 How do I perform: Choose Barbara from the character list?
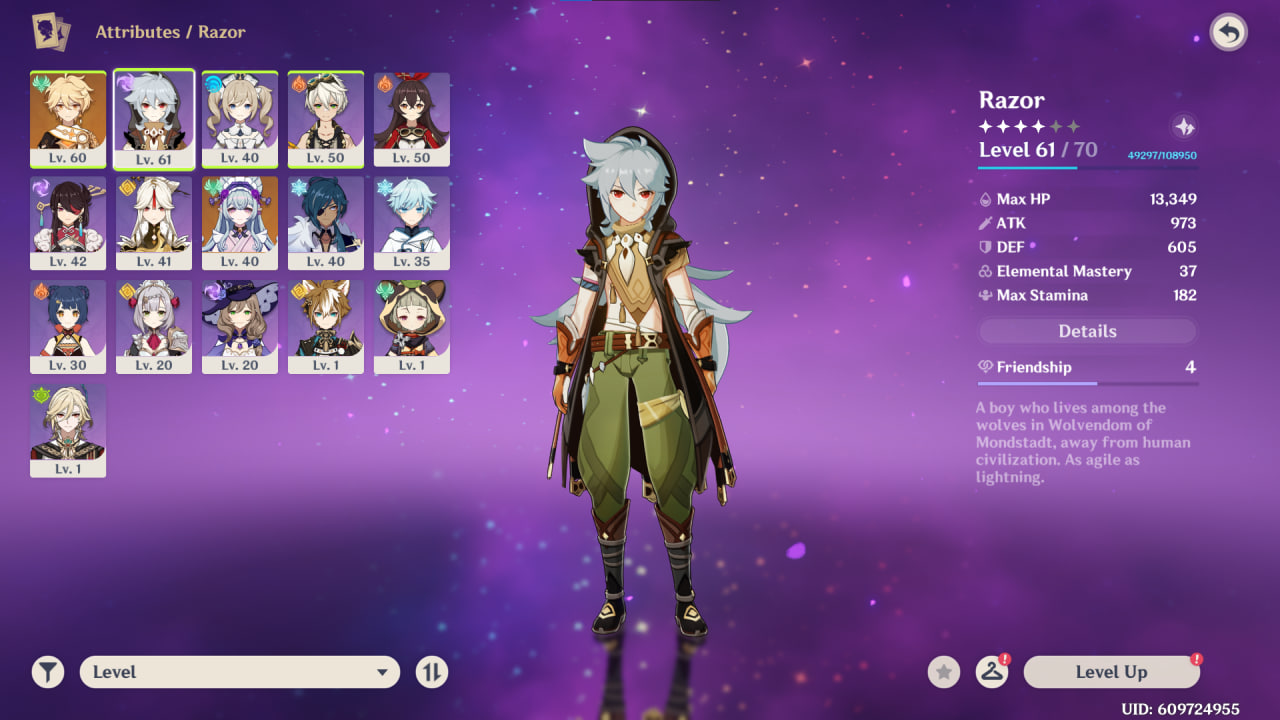[x=240, y=119]
